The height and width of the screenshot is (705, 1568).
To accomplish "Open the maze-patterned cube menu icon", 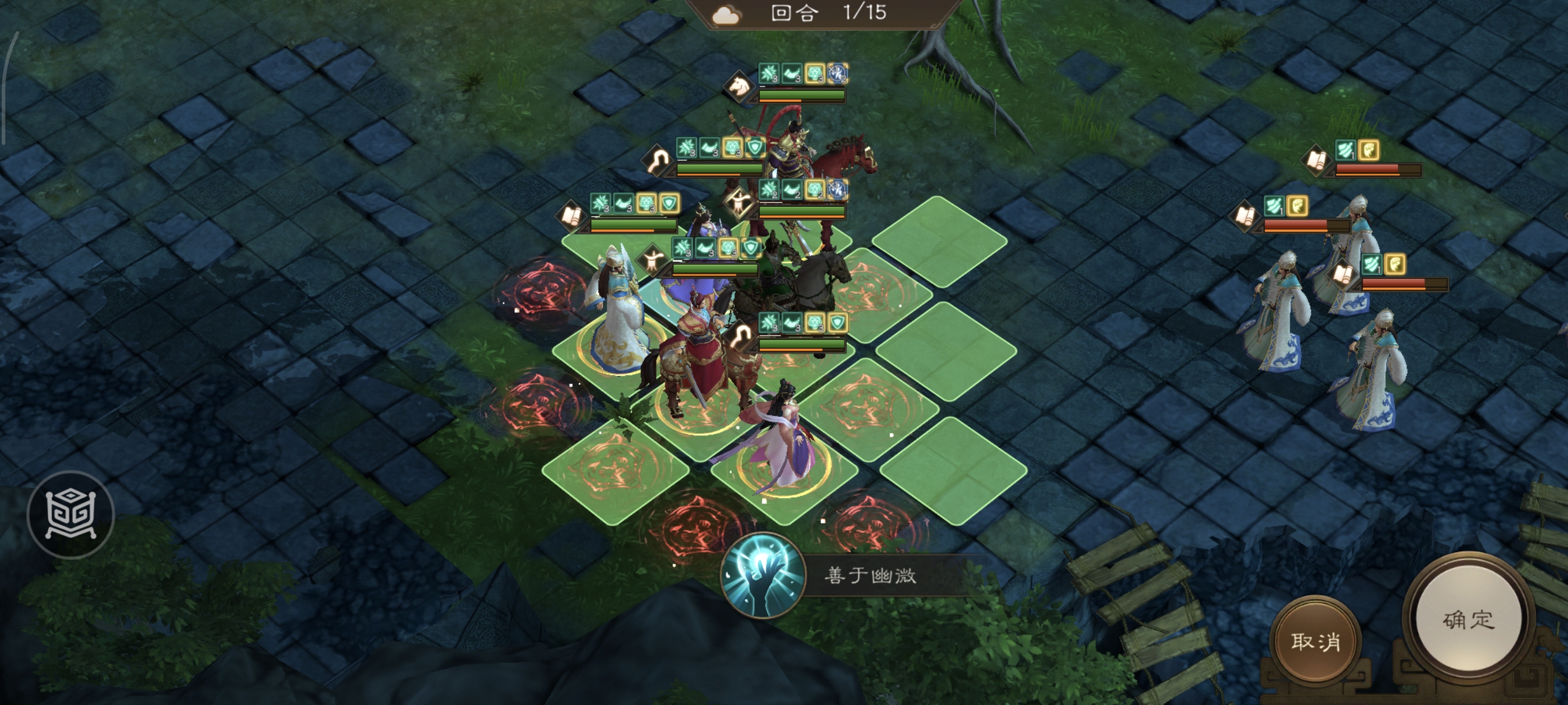I will pos(70,515).
